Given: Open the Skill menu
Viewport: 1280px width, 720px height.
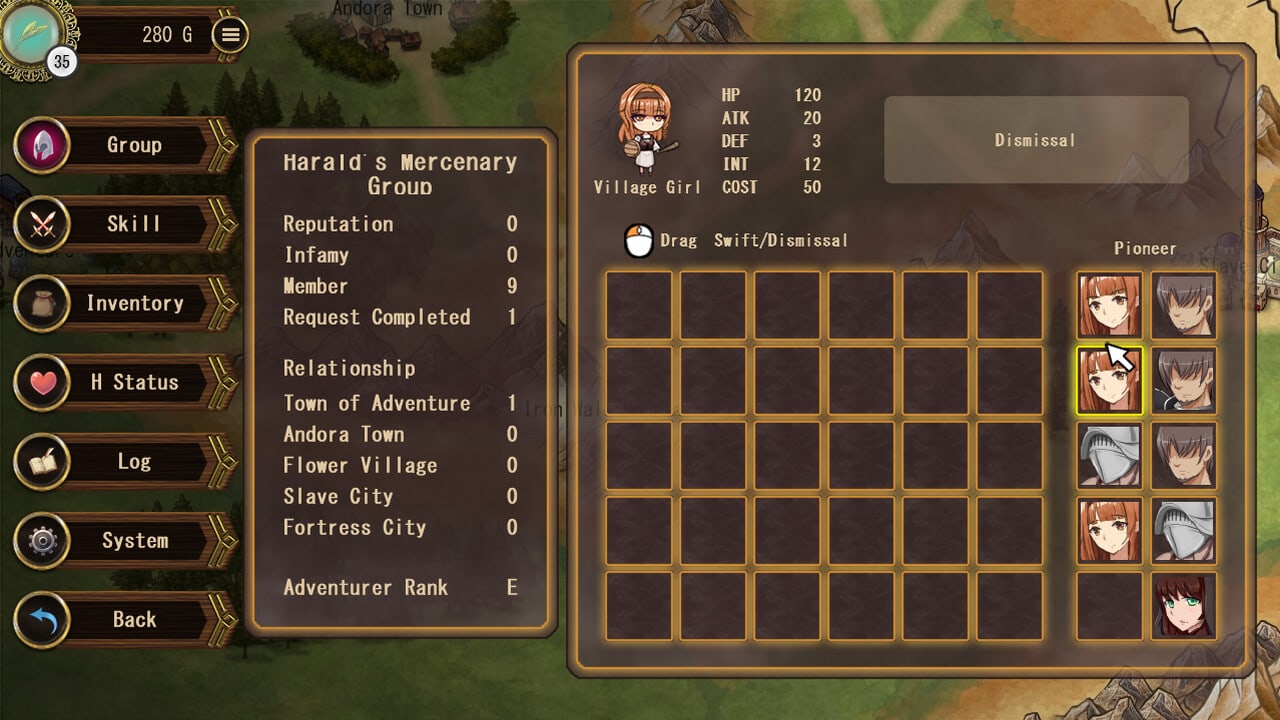Looking at the screenshot, I should (x=133, y=224).
